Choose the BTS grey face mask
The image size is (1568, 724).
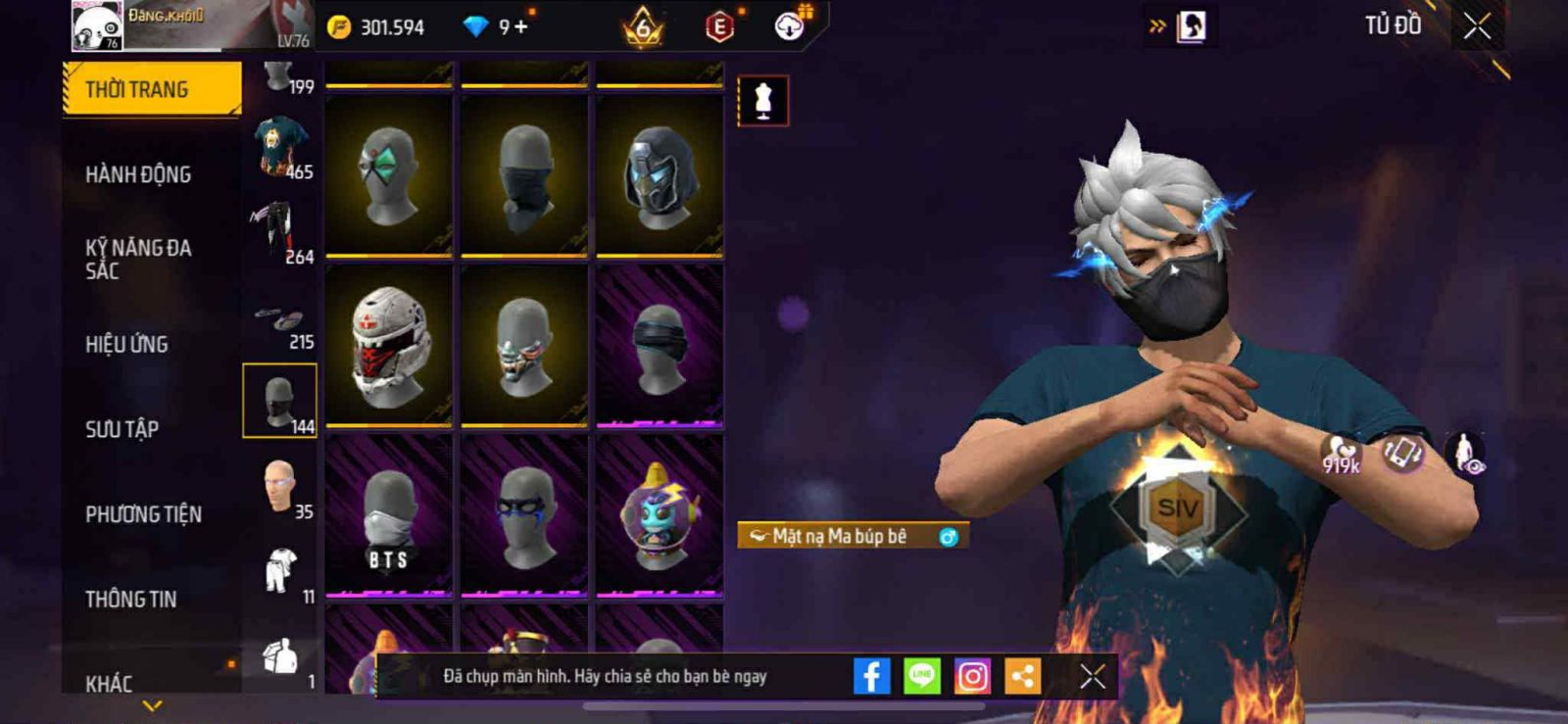(x=389, y=515)
